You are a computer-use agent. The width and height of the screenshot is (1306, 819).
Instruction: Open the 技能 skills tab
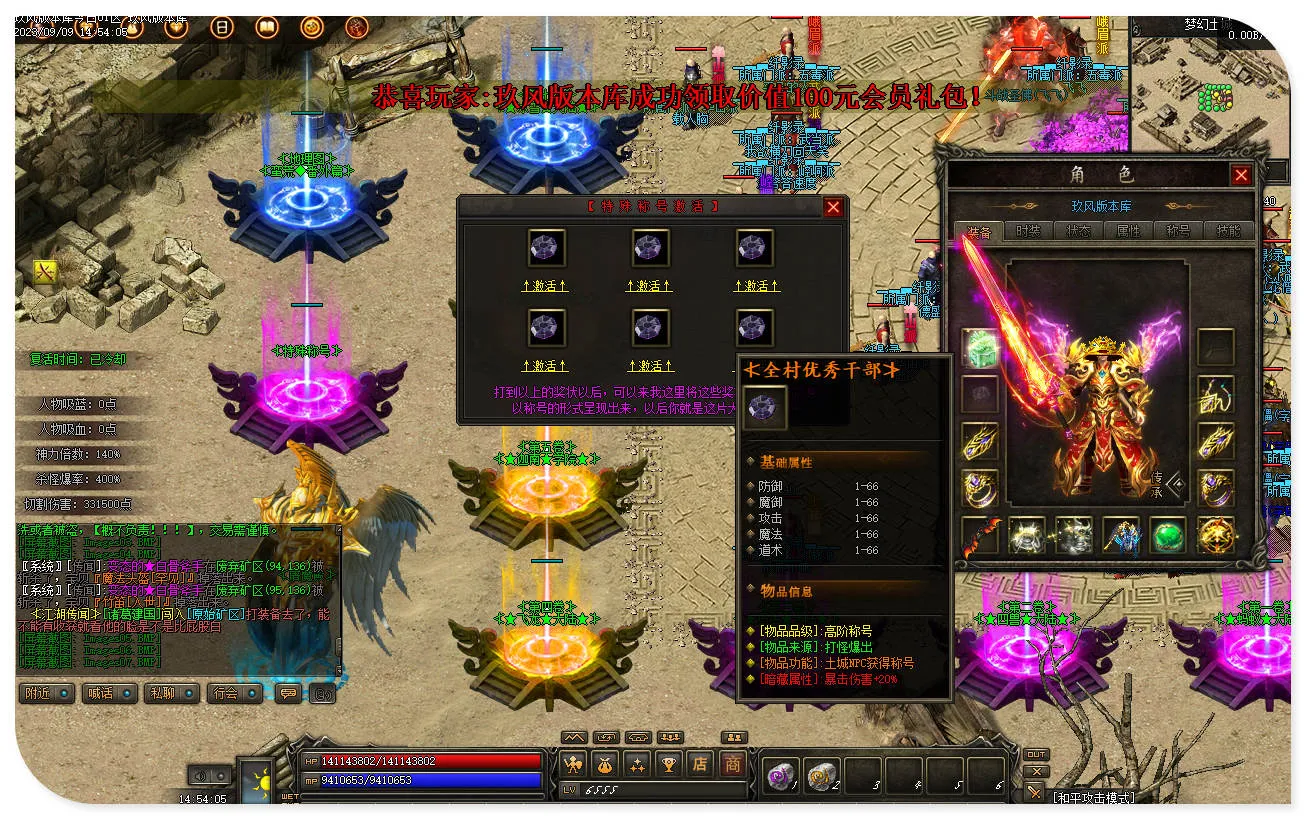coord(1228,230)
